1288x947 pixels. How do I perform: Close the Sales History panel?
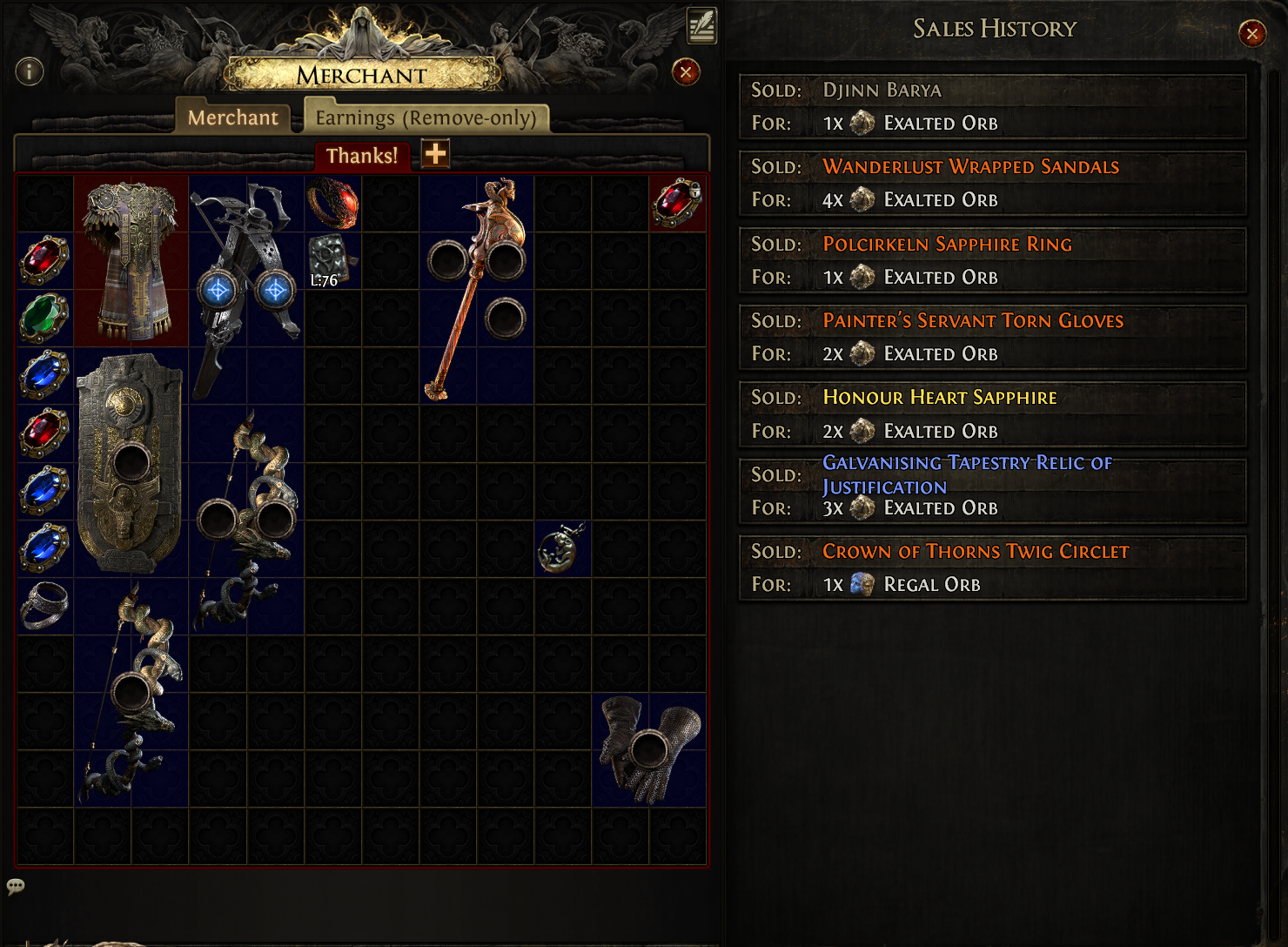(x=1251, y=34)
